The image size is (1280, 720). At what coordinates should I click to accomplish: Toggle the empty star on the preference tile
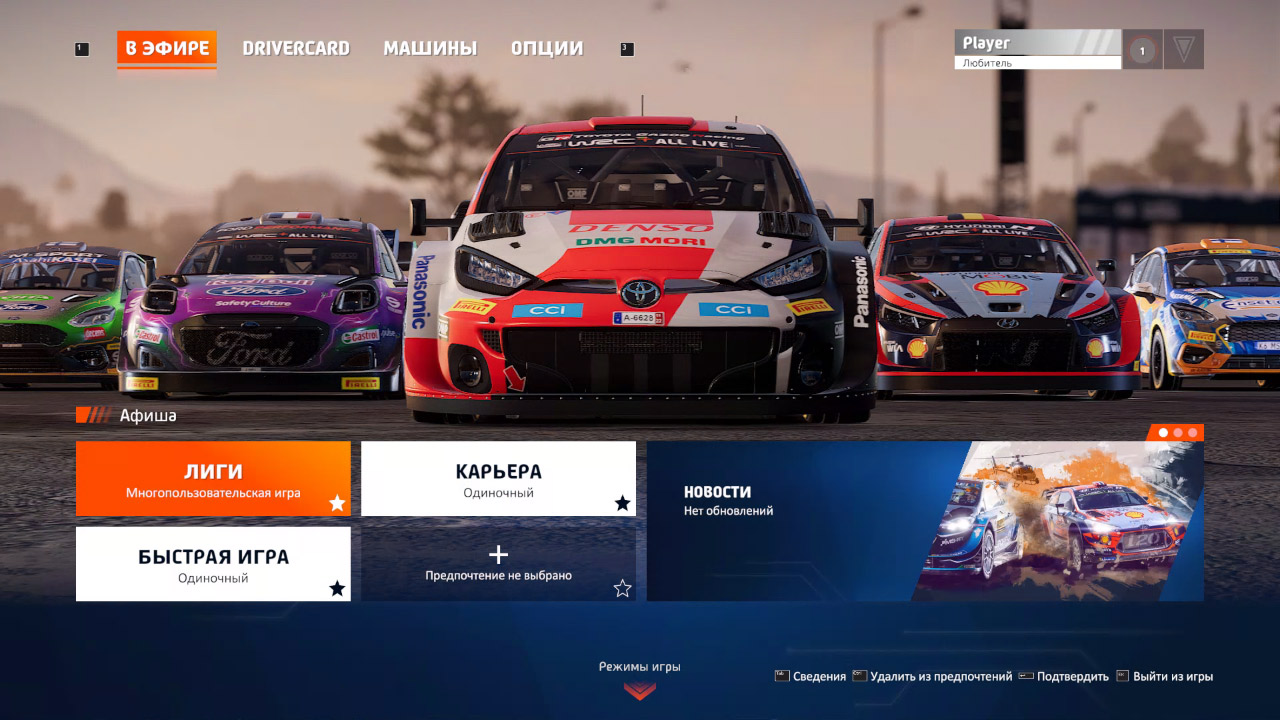click(x=623, y=590)
